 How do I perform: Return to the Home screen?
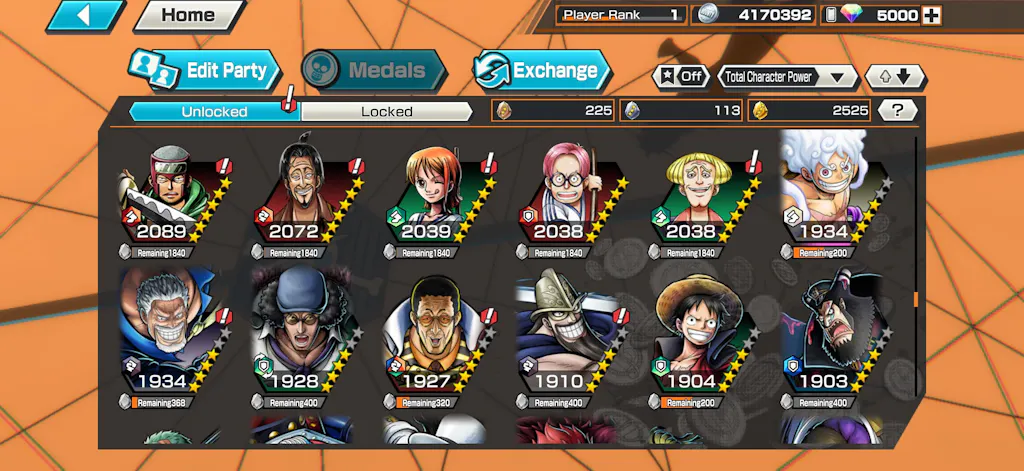pos(188,15)
